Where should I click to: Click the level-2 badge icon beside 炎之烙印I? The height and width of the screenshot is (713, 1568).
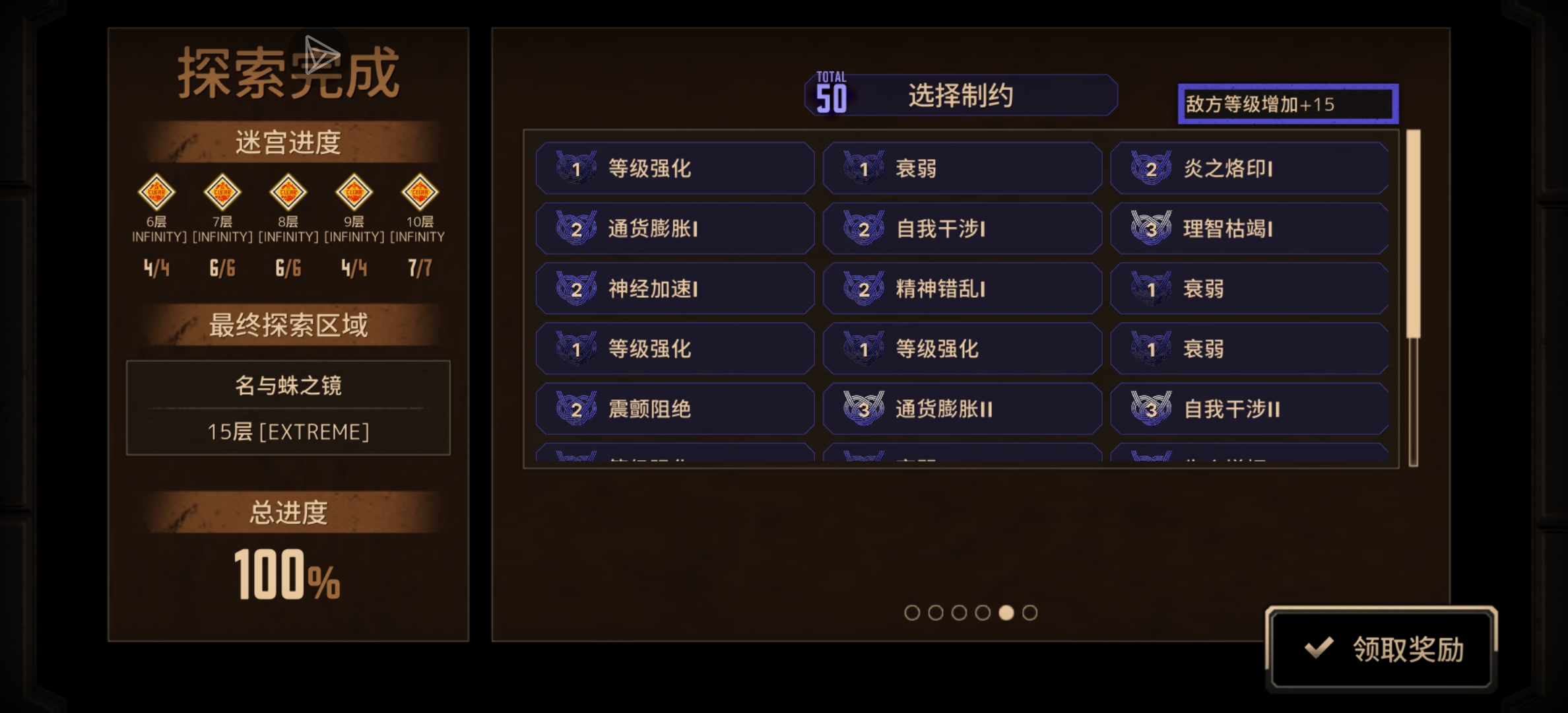(x=1152, y=168)
